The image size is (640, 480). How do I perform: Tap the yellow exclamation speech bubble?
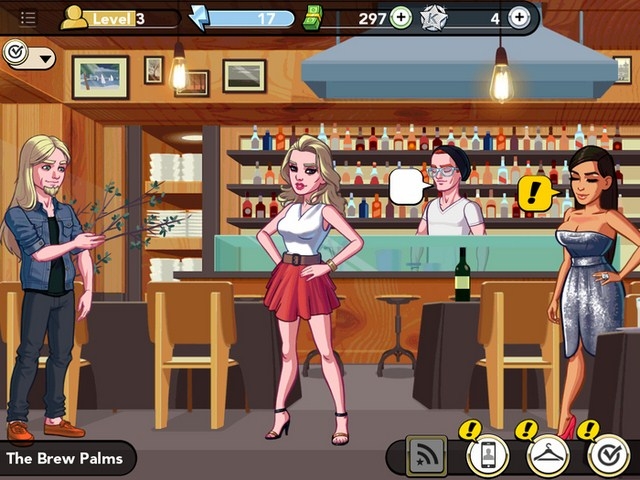tap(537, 191)
